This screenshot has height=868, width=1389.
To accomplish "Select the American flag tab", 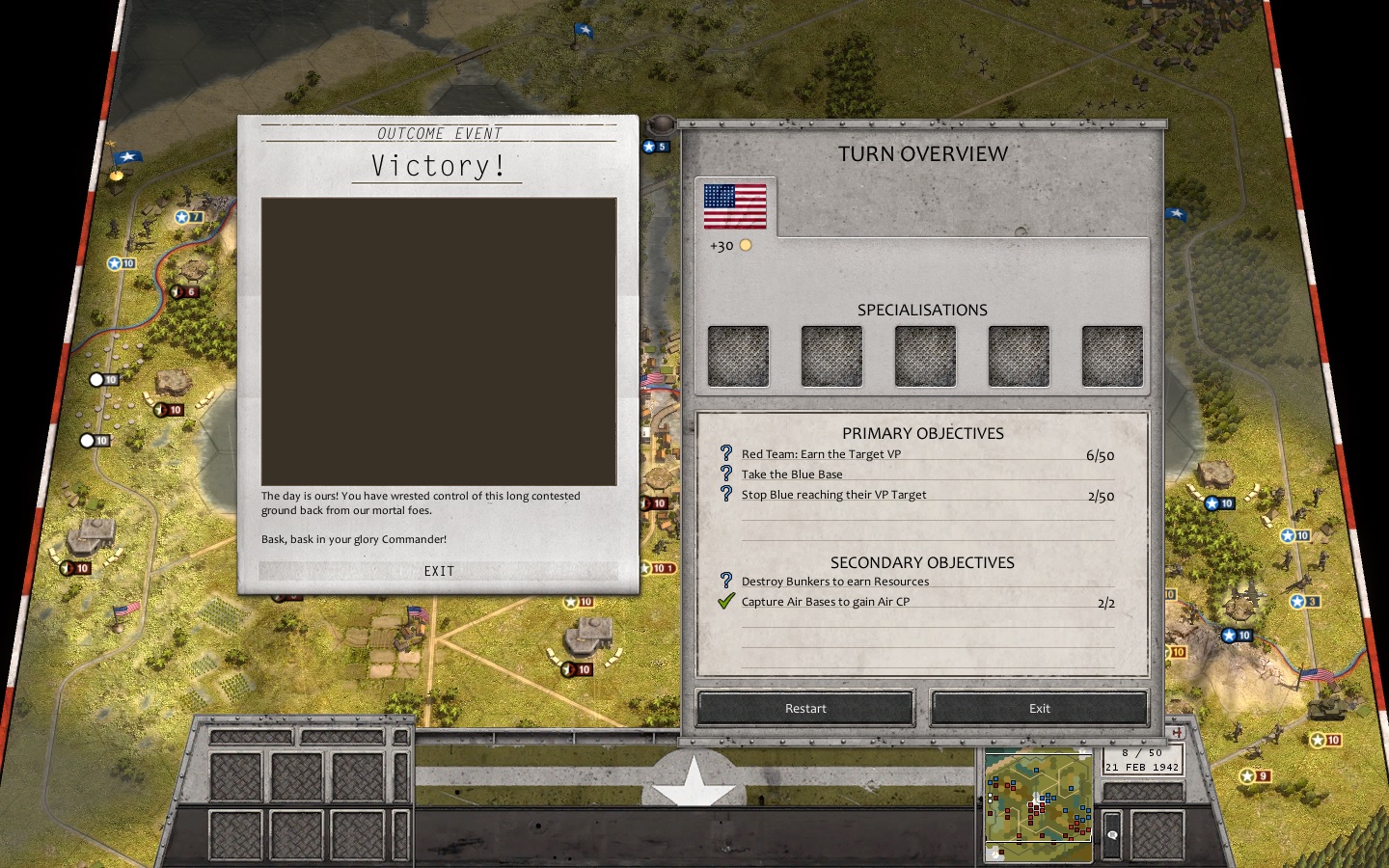I will [735, 206].
